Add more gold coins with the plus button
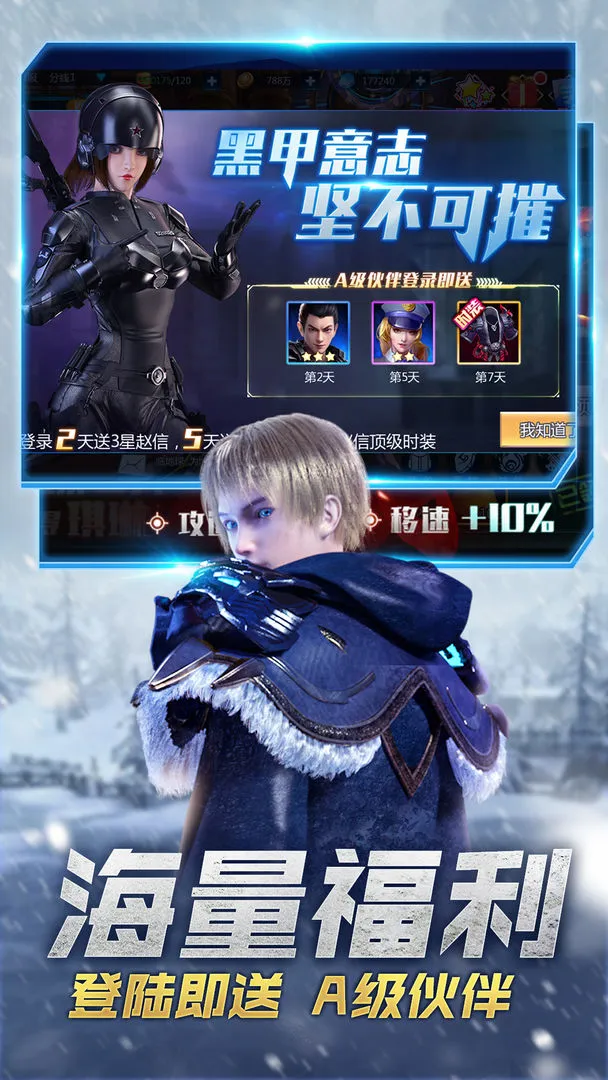608x1080 pixels. 311,80
